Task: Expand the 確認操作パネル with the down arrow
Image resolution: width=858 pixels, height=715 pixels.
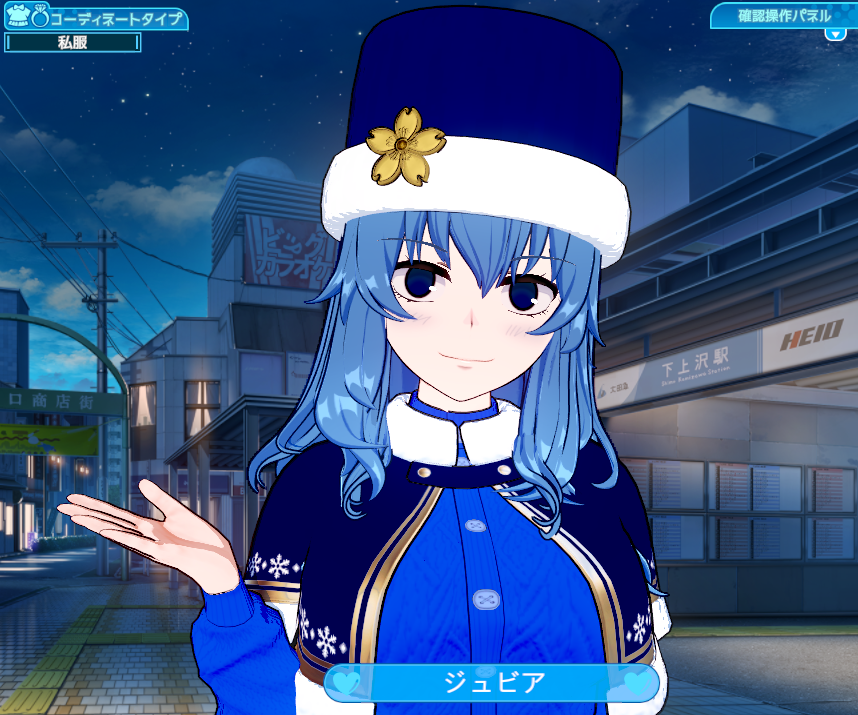Action: click(x=835, y=34)
